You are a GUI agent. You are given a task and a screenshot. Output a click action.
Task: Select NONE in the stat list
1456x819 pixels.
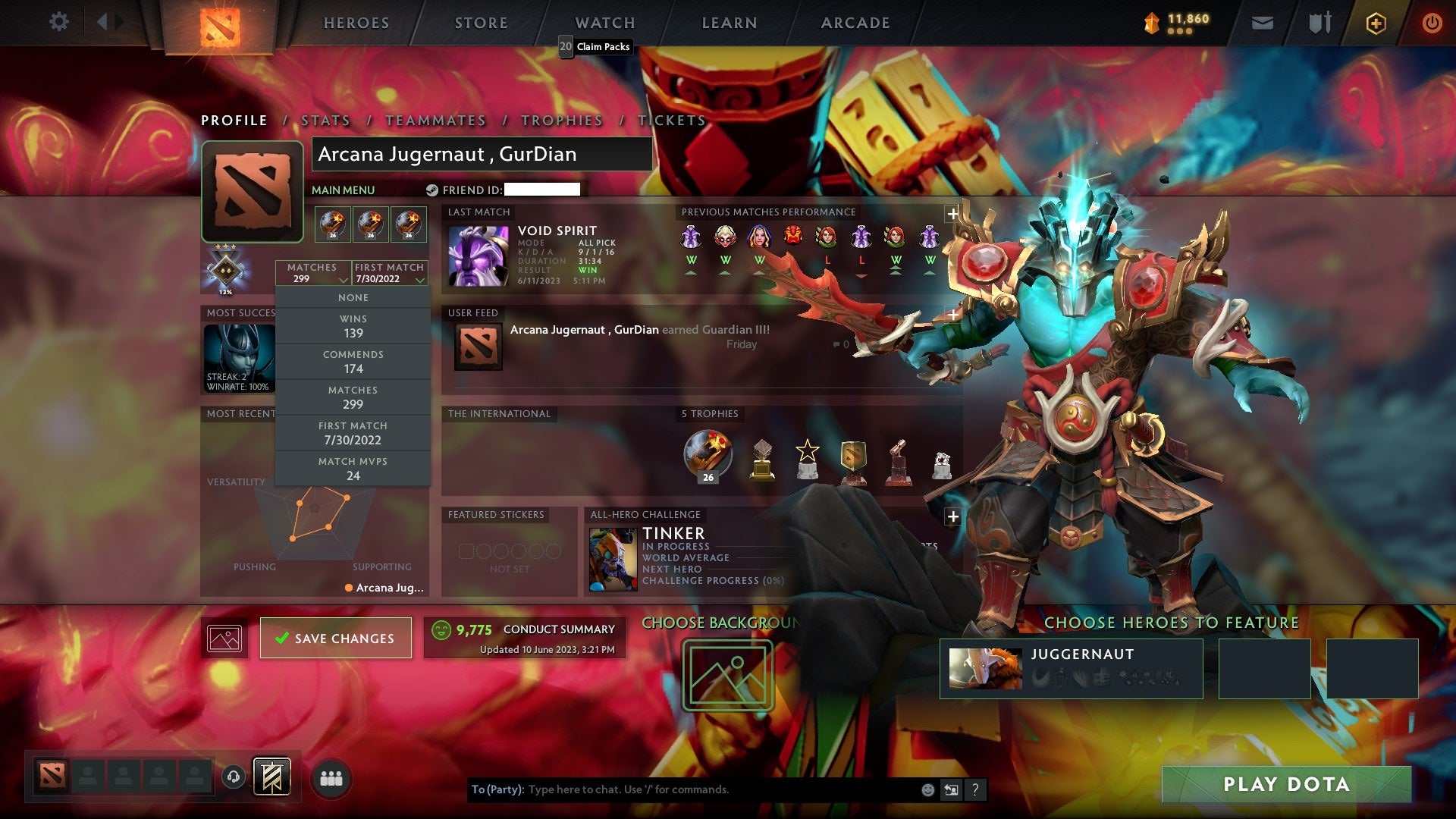353,297
